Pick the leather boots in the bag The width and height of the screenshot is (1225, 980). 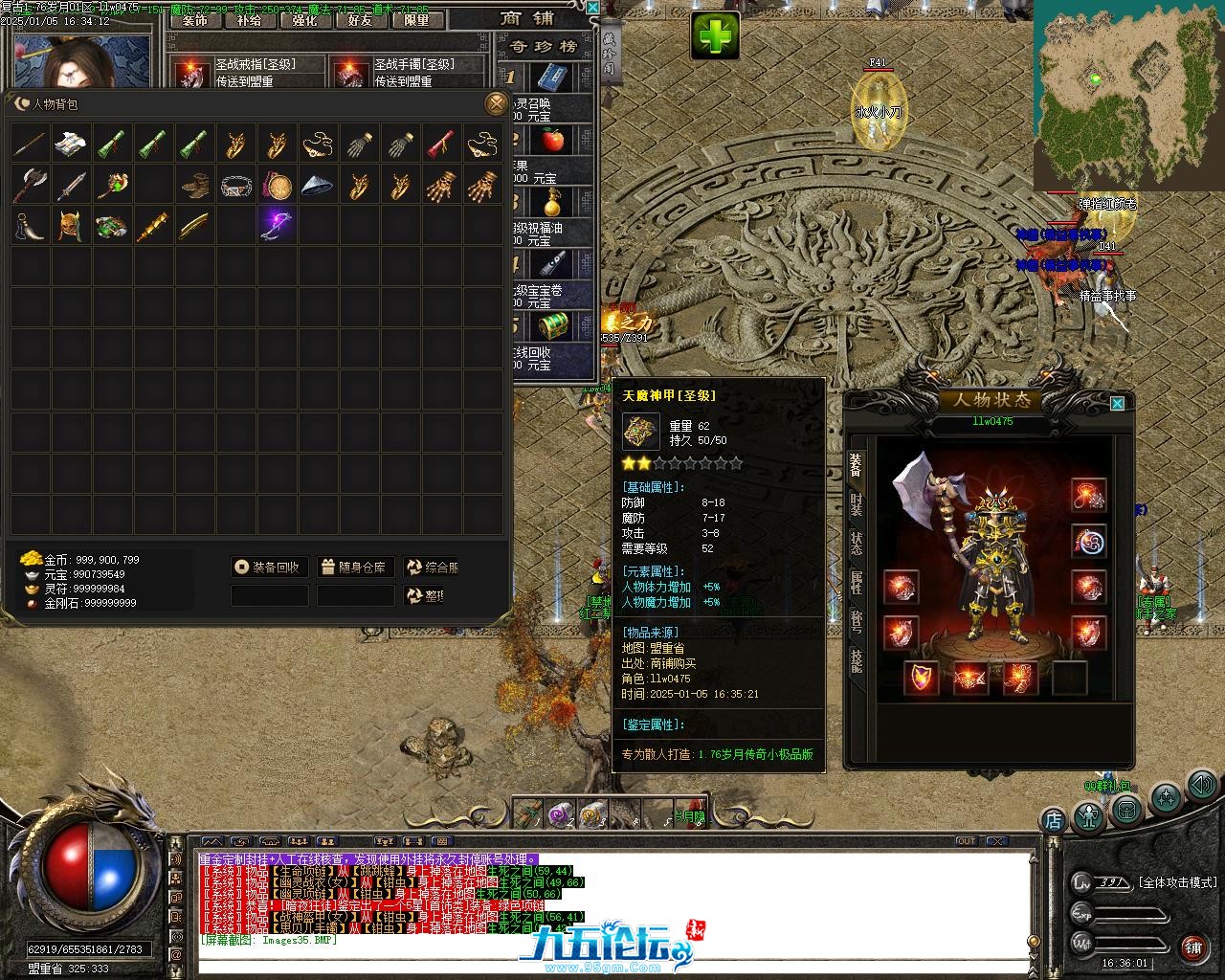tap(194, 185)
